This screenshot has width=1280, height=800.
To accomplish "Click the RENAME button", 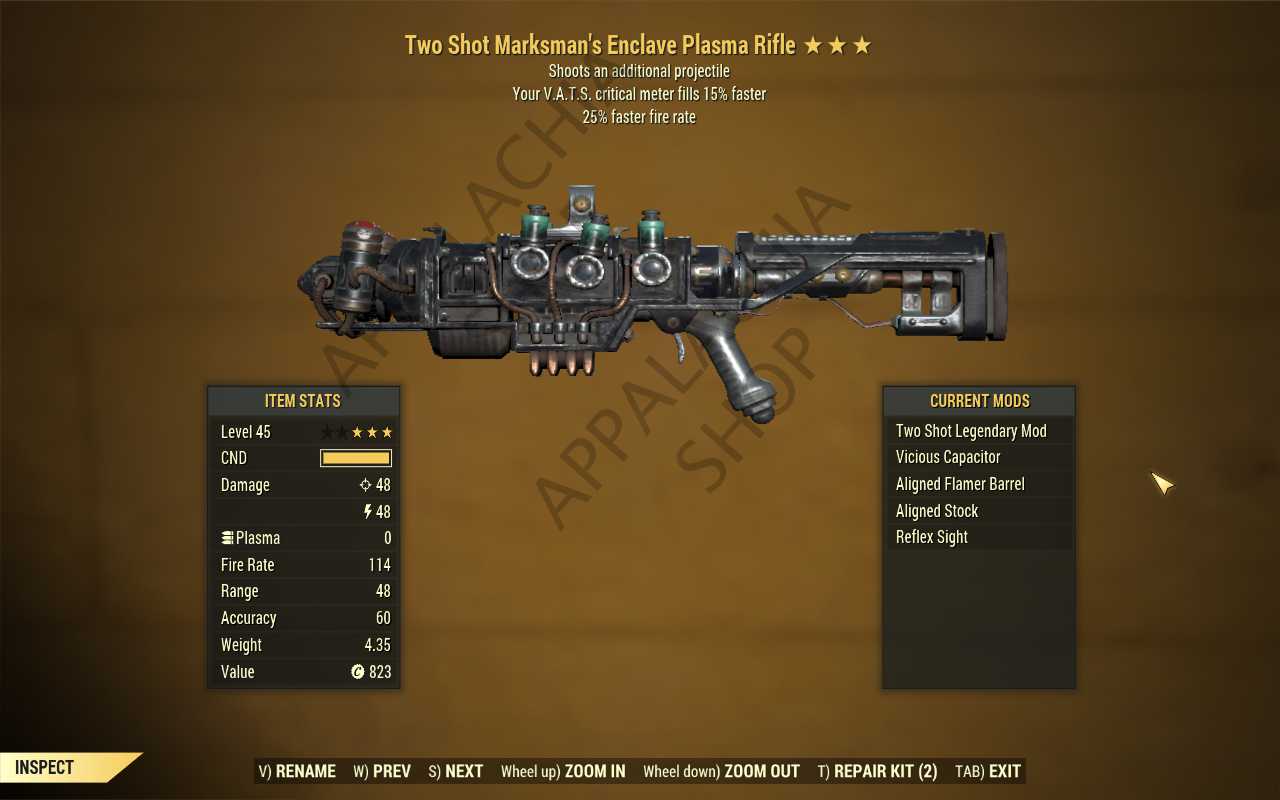I will 297,771.
